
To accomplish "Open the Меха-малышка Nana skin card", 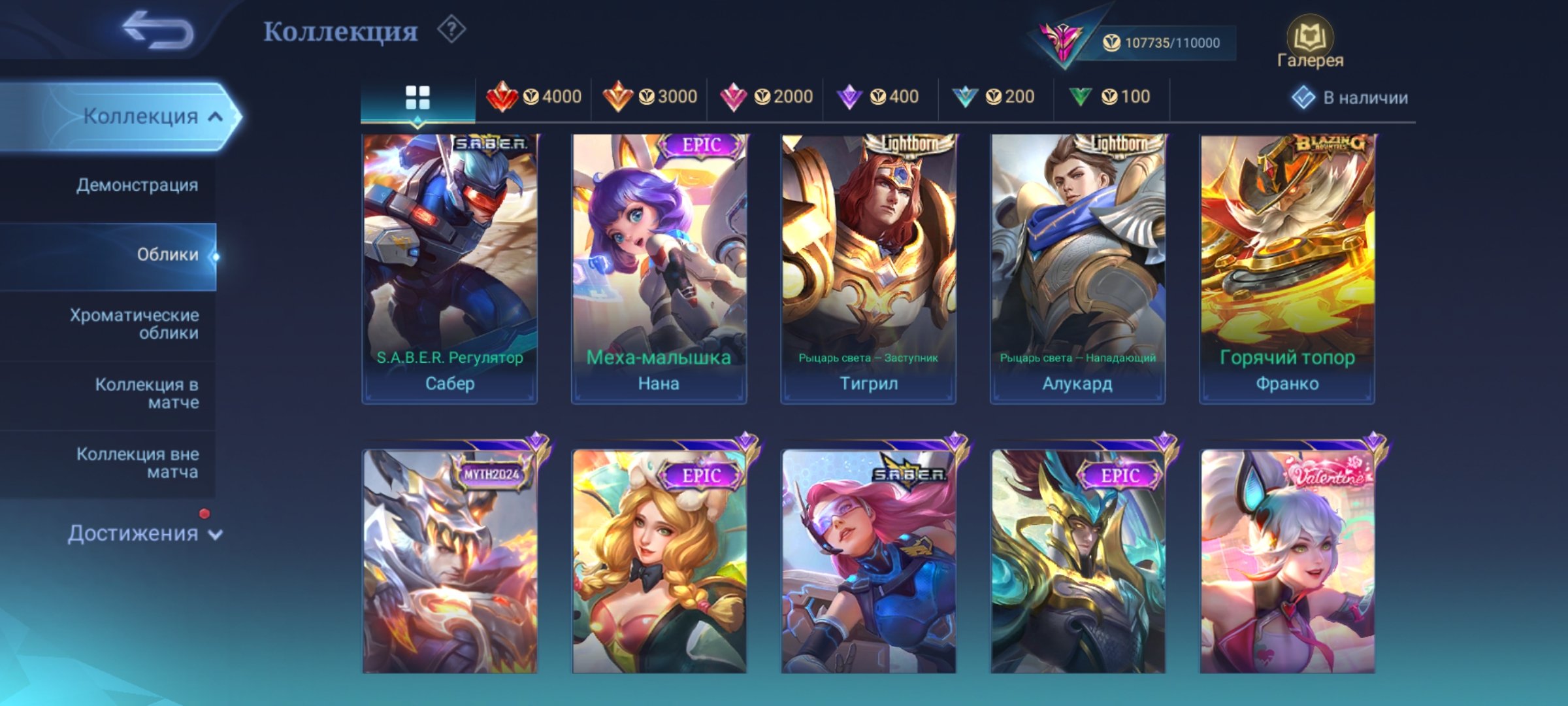I will point(657,261).
